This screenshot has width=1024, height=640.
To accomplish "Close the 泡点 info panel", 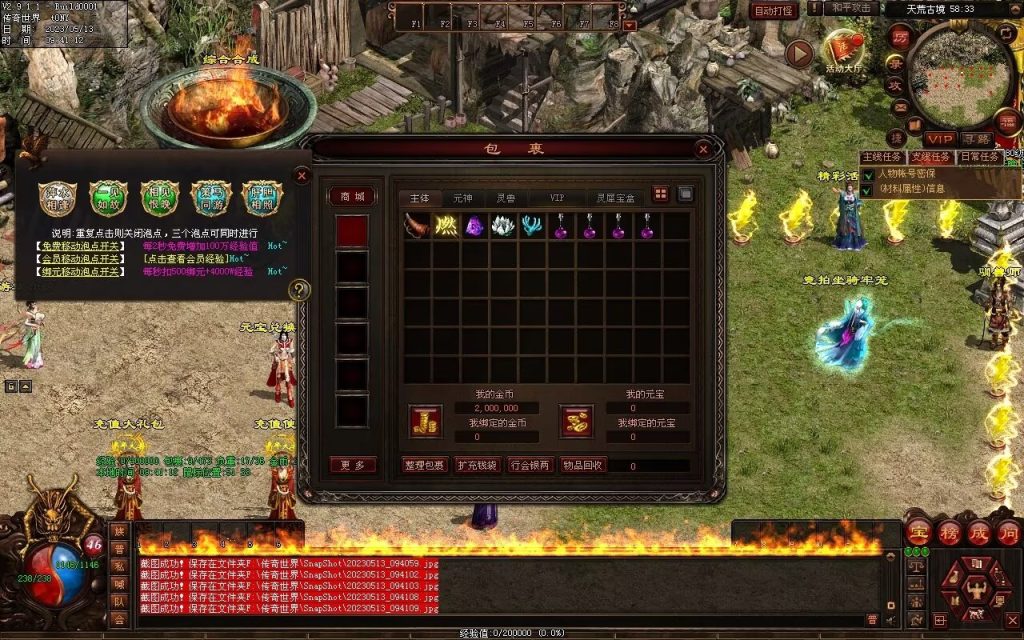I will [301, 175].
